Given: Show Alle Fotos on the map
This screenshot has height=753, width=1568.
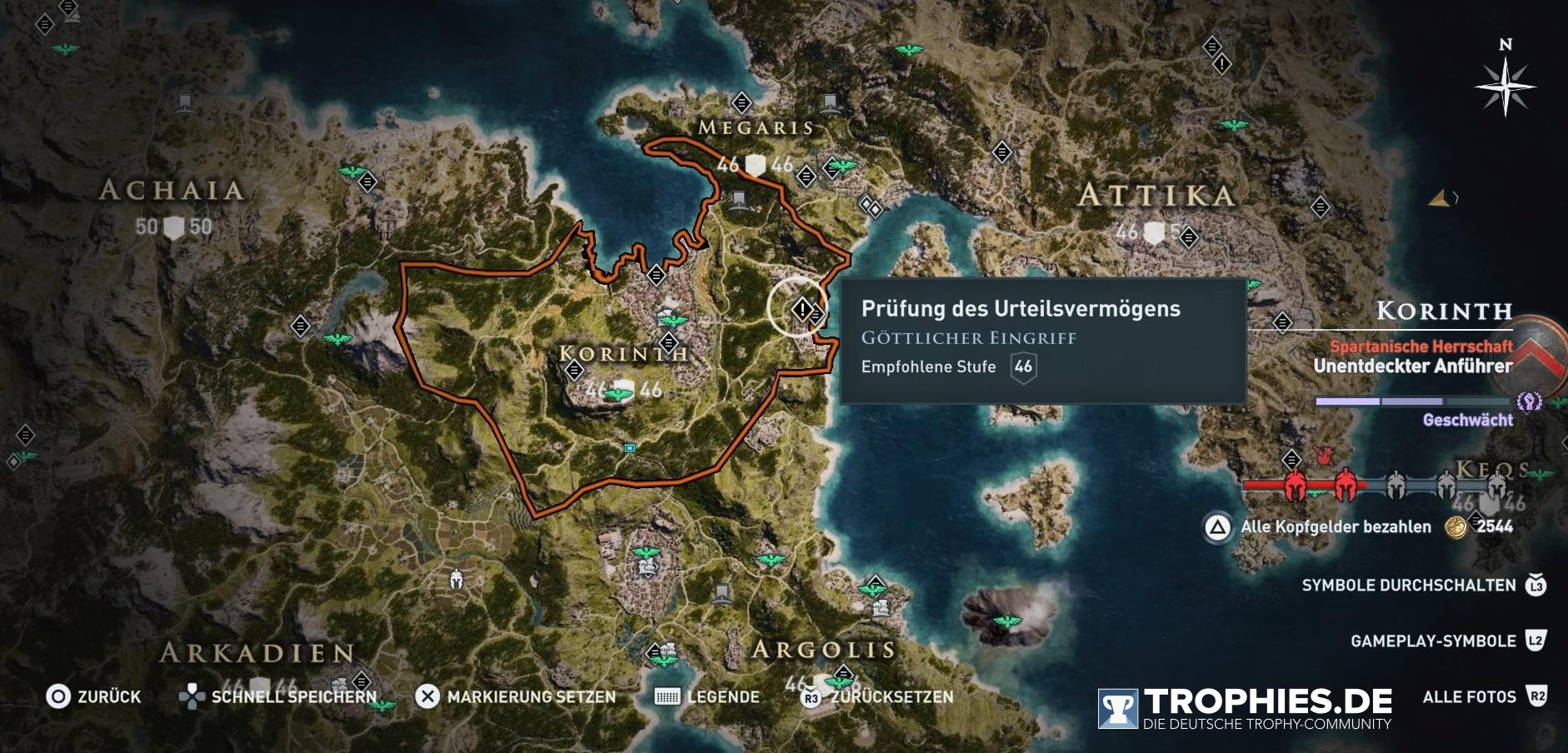Looking at the screenshot, I should pyautogui.click(x=1484, y=696).
